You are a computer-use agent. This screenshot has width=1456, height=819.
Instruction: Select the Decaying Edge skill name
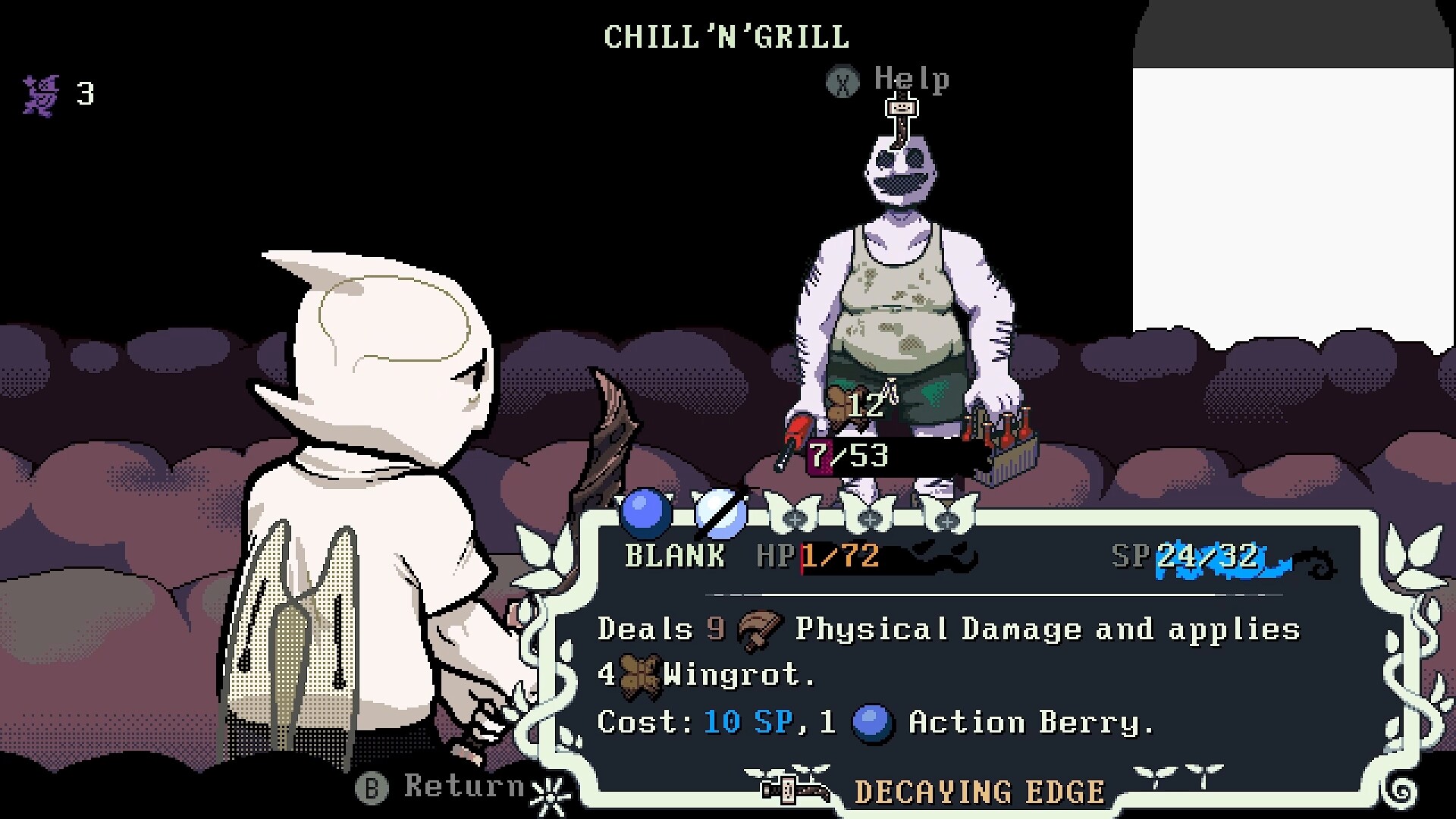(x=978, y=792)
